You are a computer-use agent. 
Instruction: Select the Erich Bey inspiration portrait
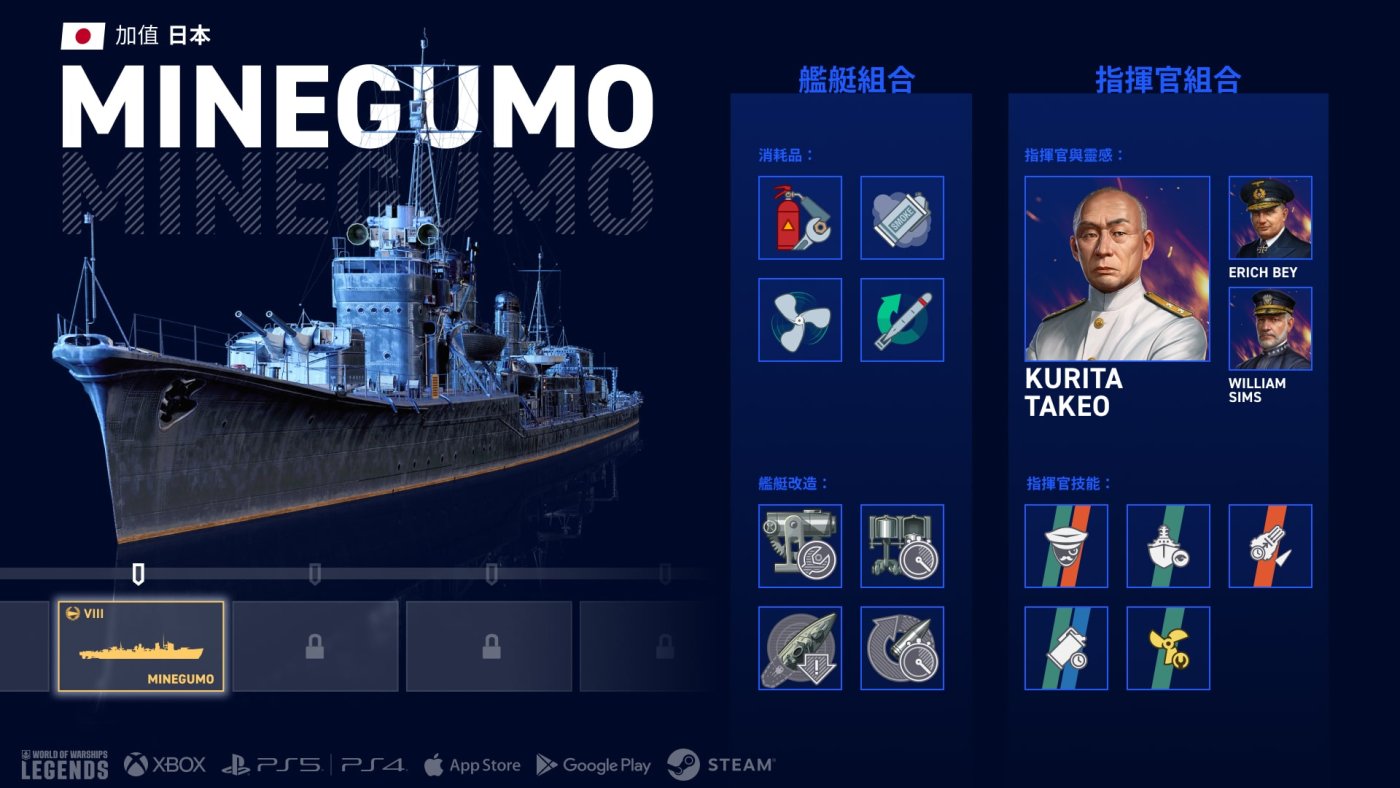click(1270, 218)
